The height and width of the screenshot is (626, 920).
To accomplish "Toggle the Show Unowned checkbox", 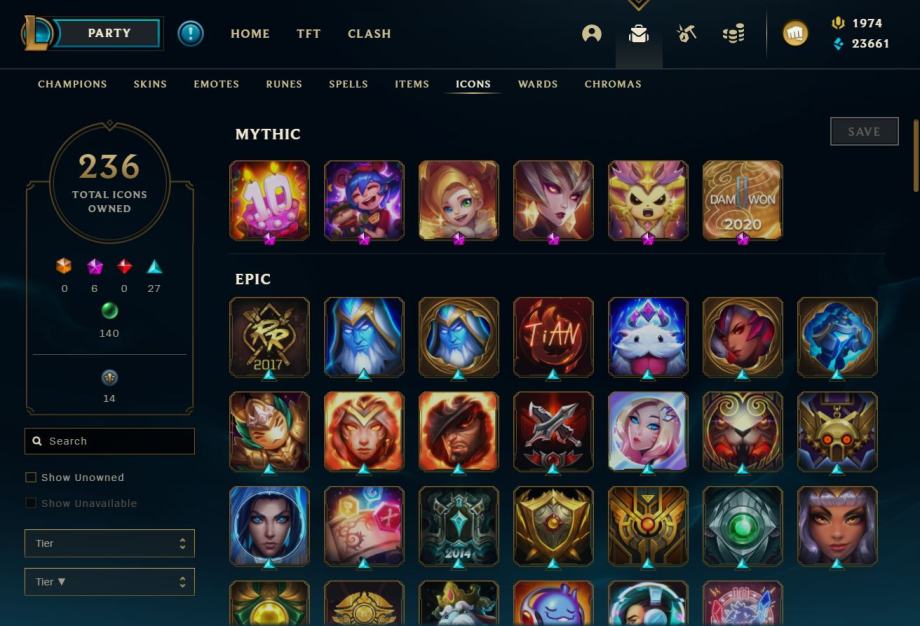I will click(x=31, y=478).
